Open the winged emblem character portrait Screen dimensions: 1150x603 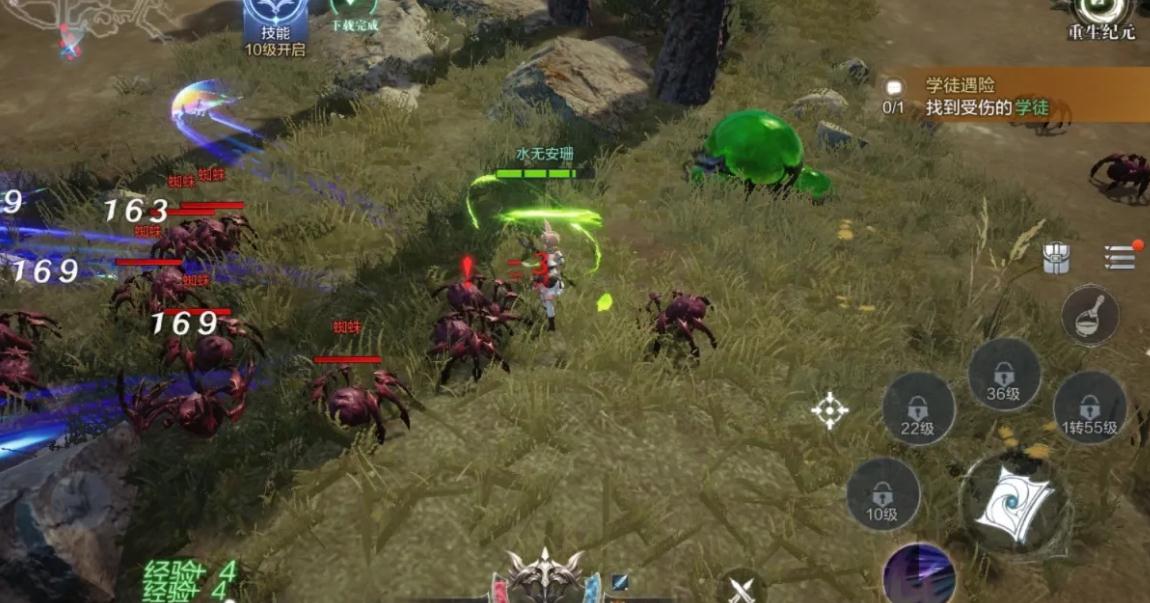coord(544,577)
